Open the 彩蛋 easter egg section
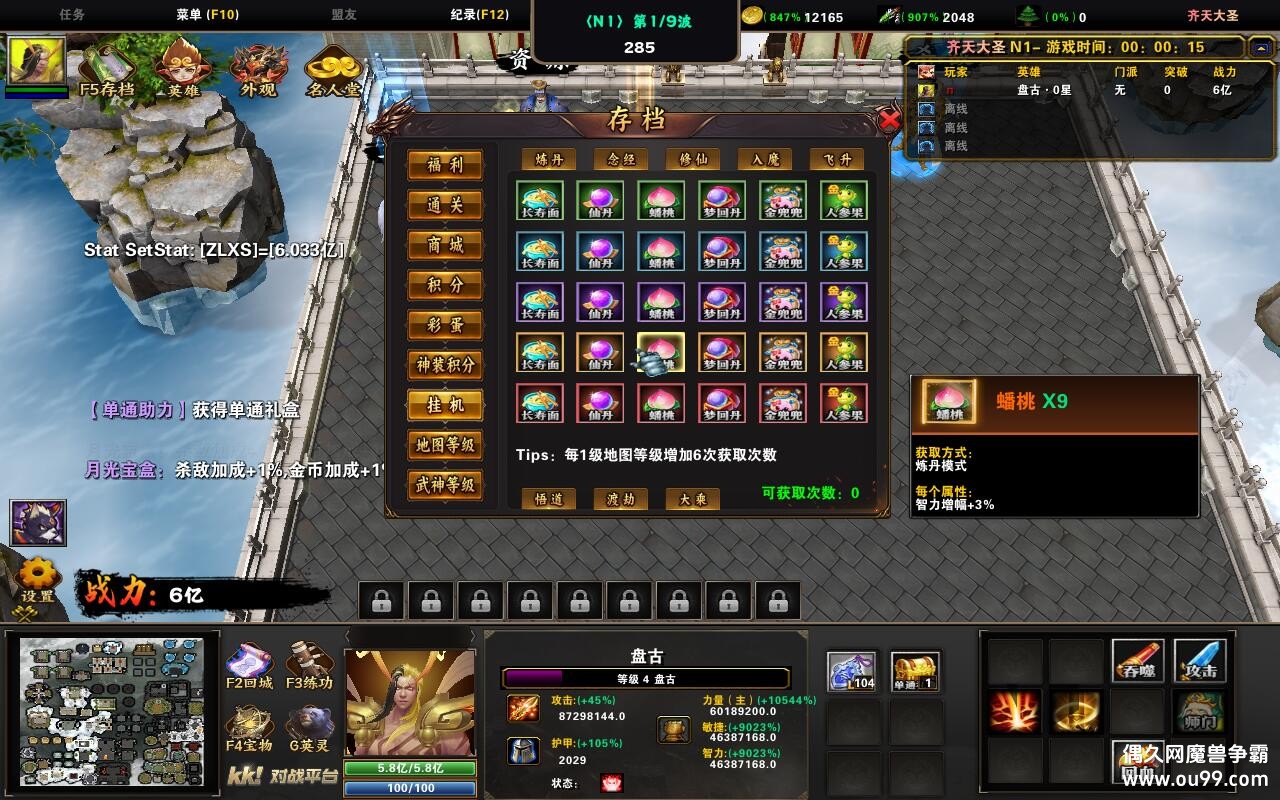 [445, 325]
